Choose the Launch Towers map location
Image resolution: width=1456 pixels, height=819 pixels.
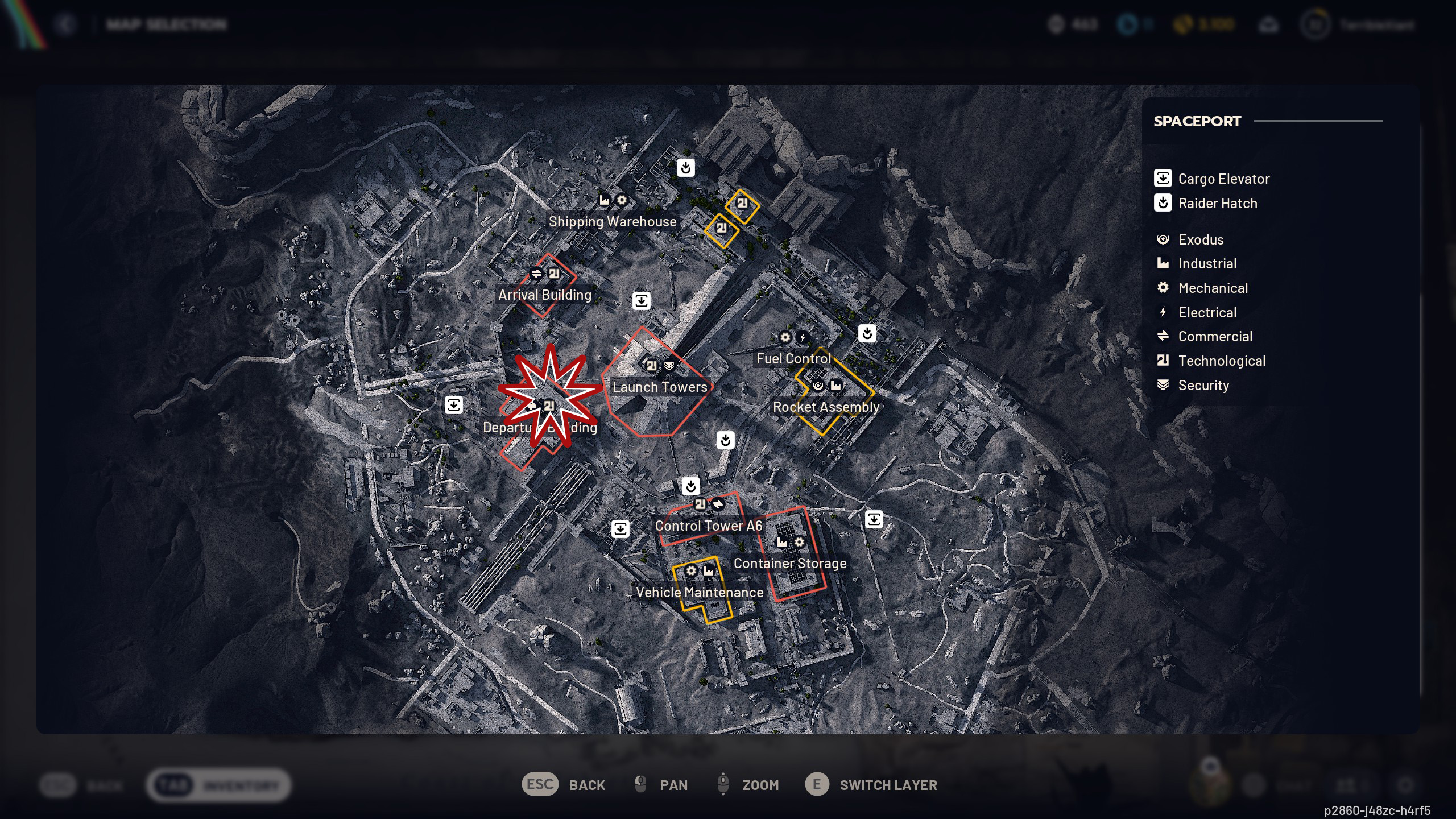point(660,387)
